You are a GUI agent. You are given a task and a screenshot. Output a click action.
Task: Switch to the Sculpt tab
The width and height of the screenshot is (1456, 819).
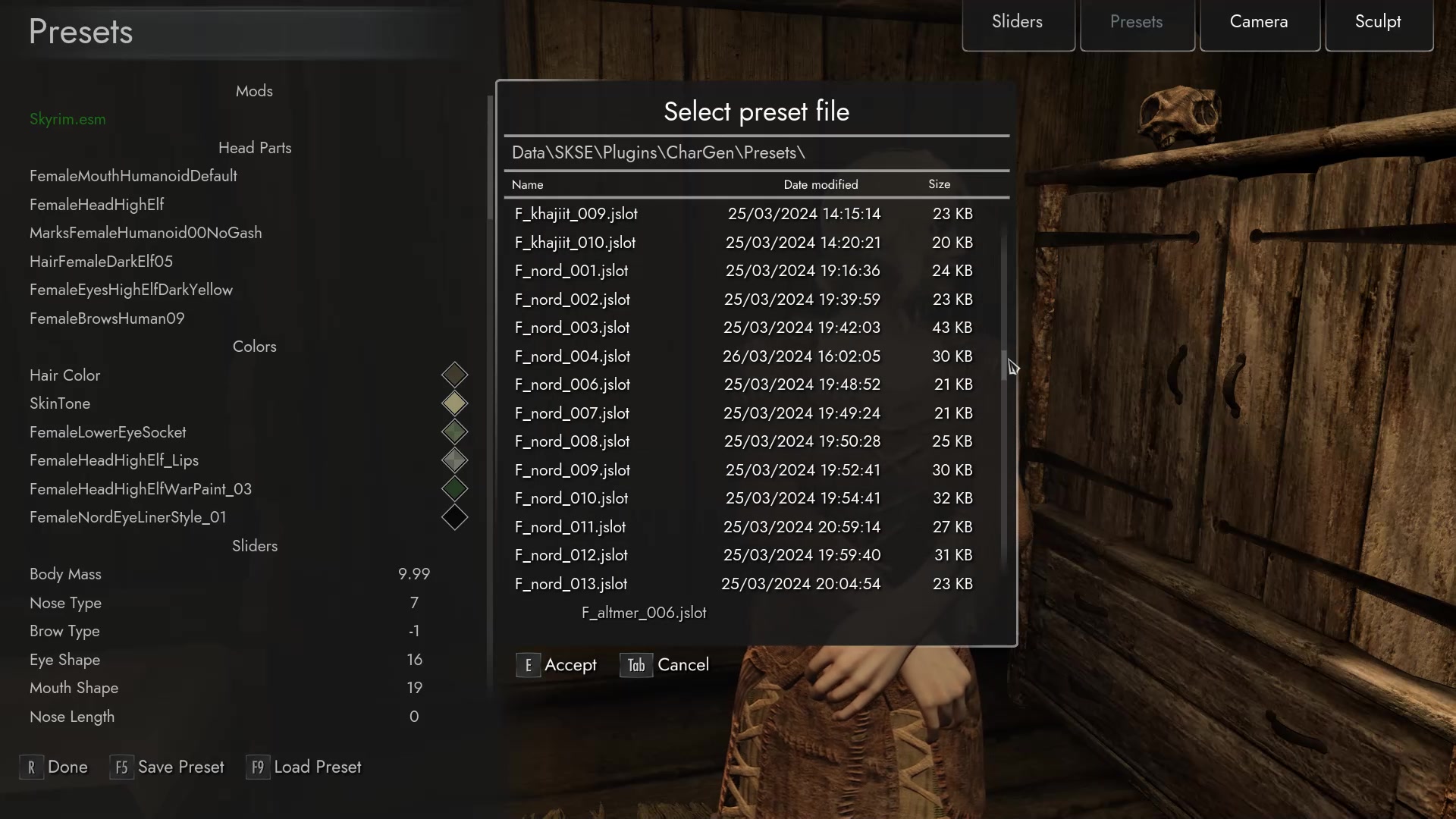[1377, 21]
